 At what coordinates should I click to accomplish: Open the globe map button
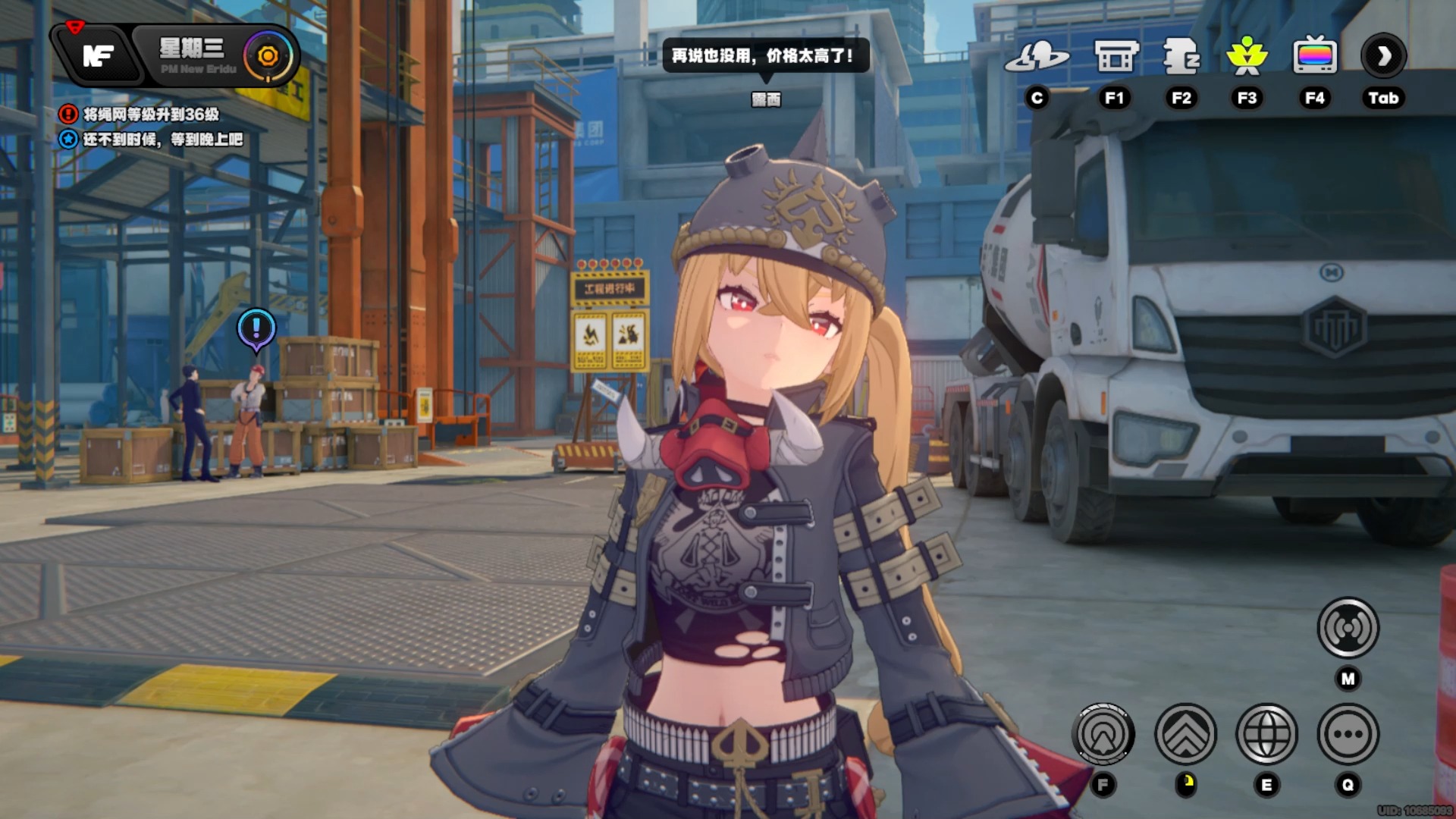(1266, 734)
